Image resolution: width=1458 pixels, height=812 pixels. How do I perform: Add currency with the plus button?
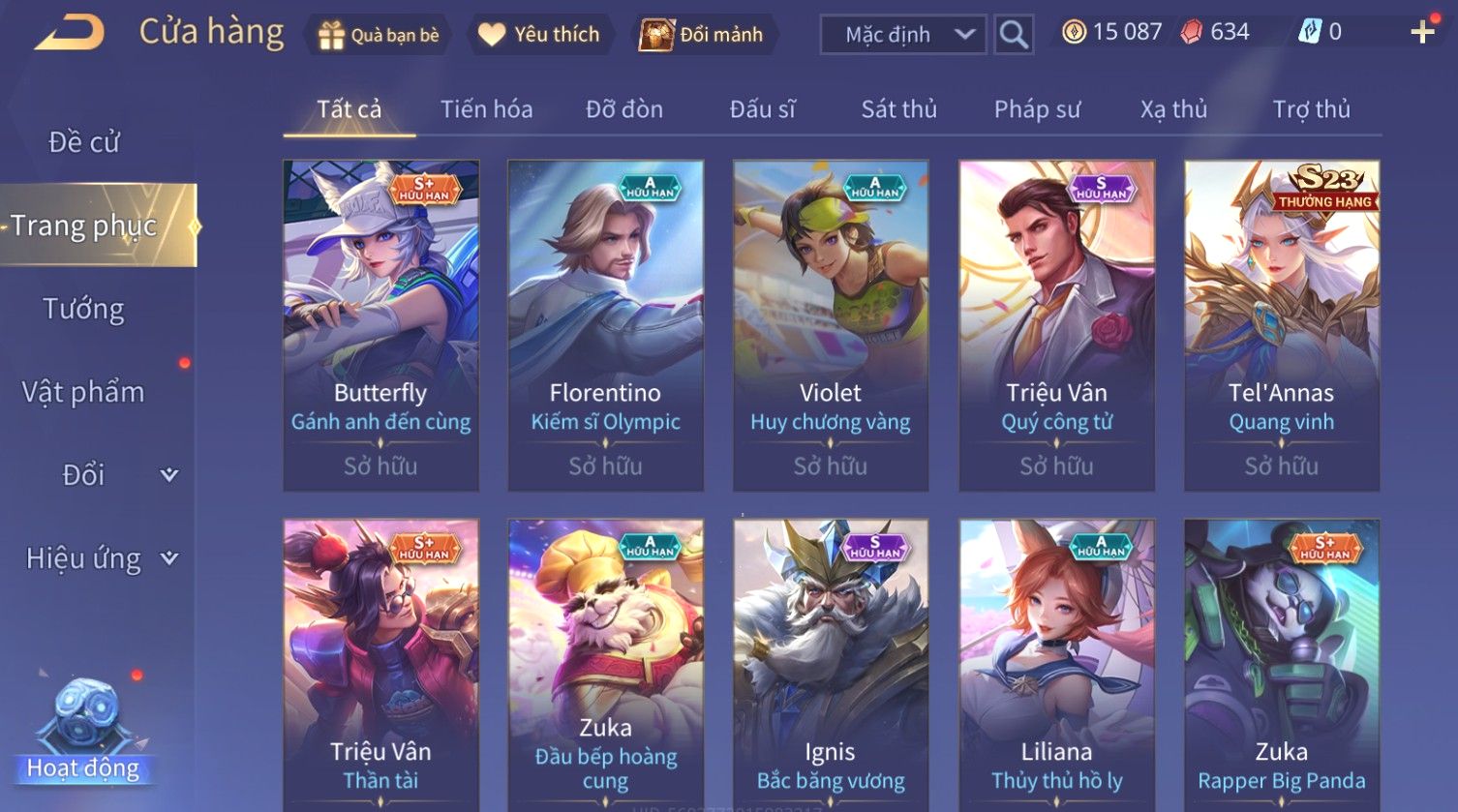pos(1422,33)
